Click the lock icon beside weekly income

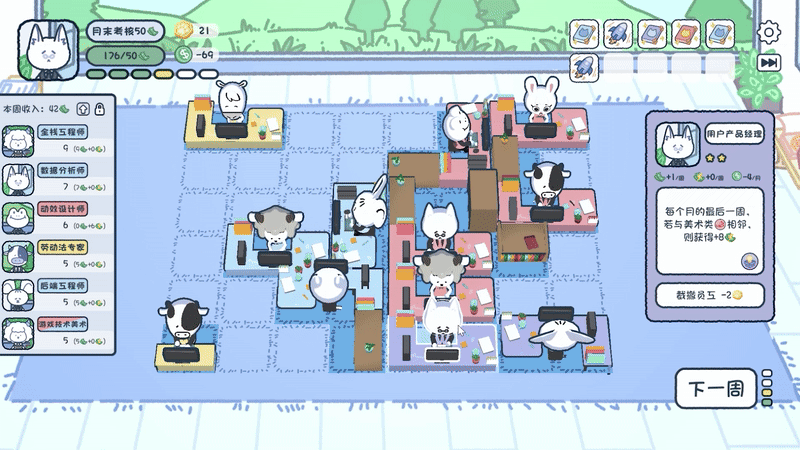[x=99, y=108]
